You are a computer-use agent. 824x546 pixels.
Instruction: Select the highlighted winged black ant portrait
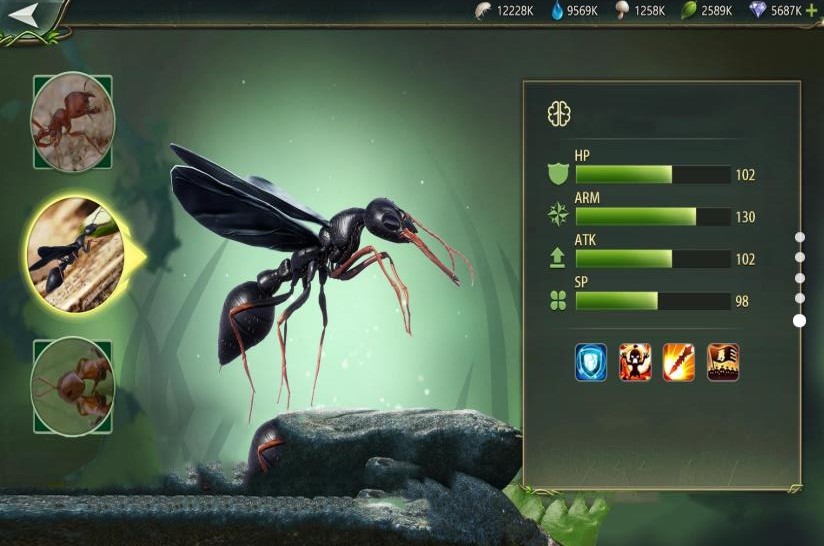[x=76, y=254]
